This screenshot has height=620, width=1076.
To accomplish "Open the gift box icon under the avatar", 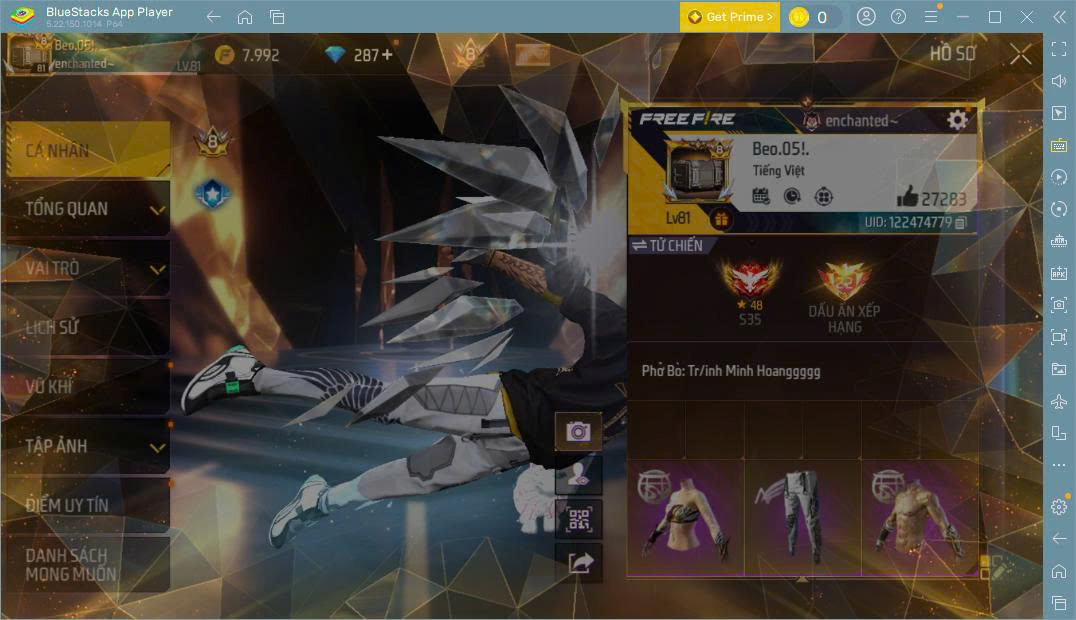I will pos(721,219).
